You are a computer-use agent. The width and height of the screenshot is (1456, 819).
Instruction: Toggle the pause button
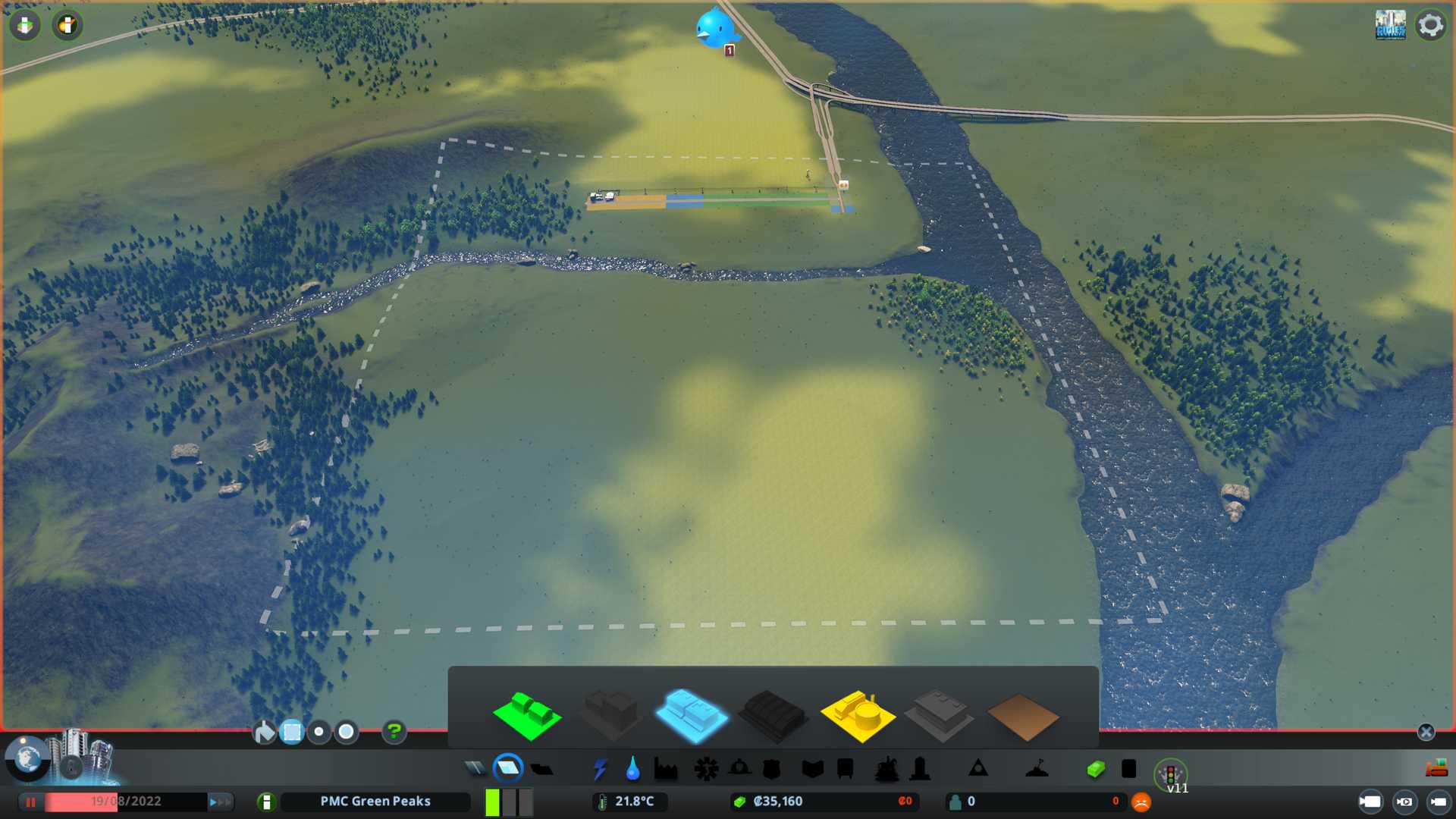[31, 802]
